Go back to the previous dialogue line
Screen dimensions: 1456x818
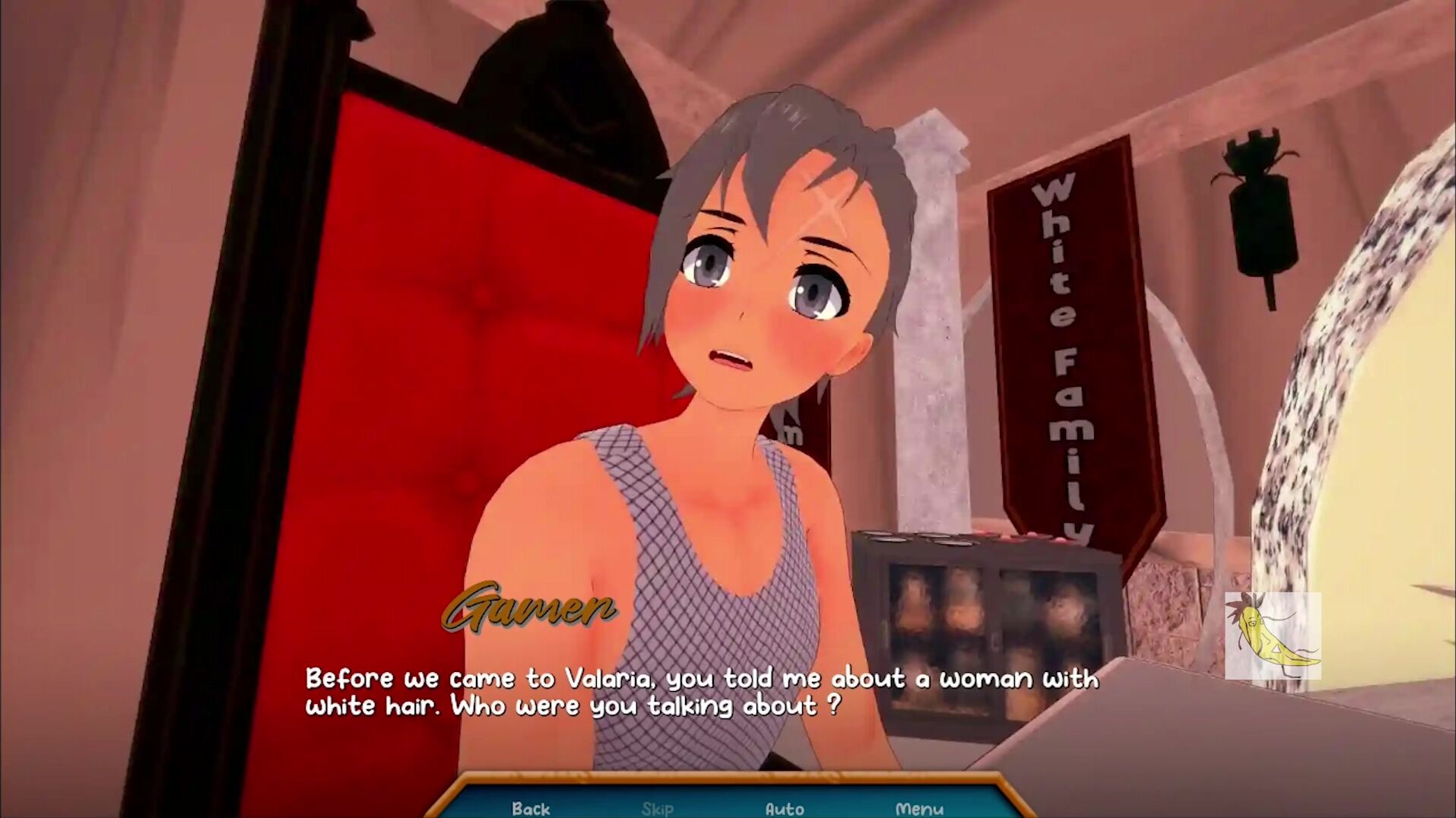(x=531, y=807)
